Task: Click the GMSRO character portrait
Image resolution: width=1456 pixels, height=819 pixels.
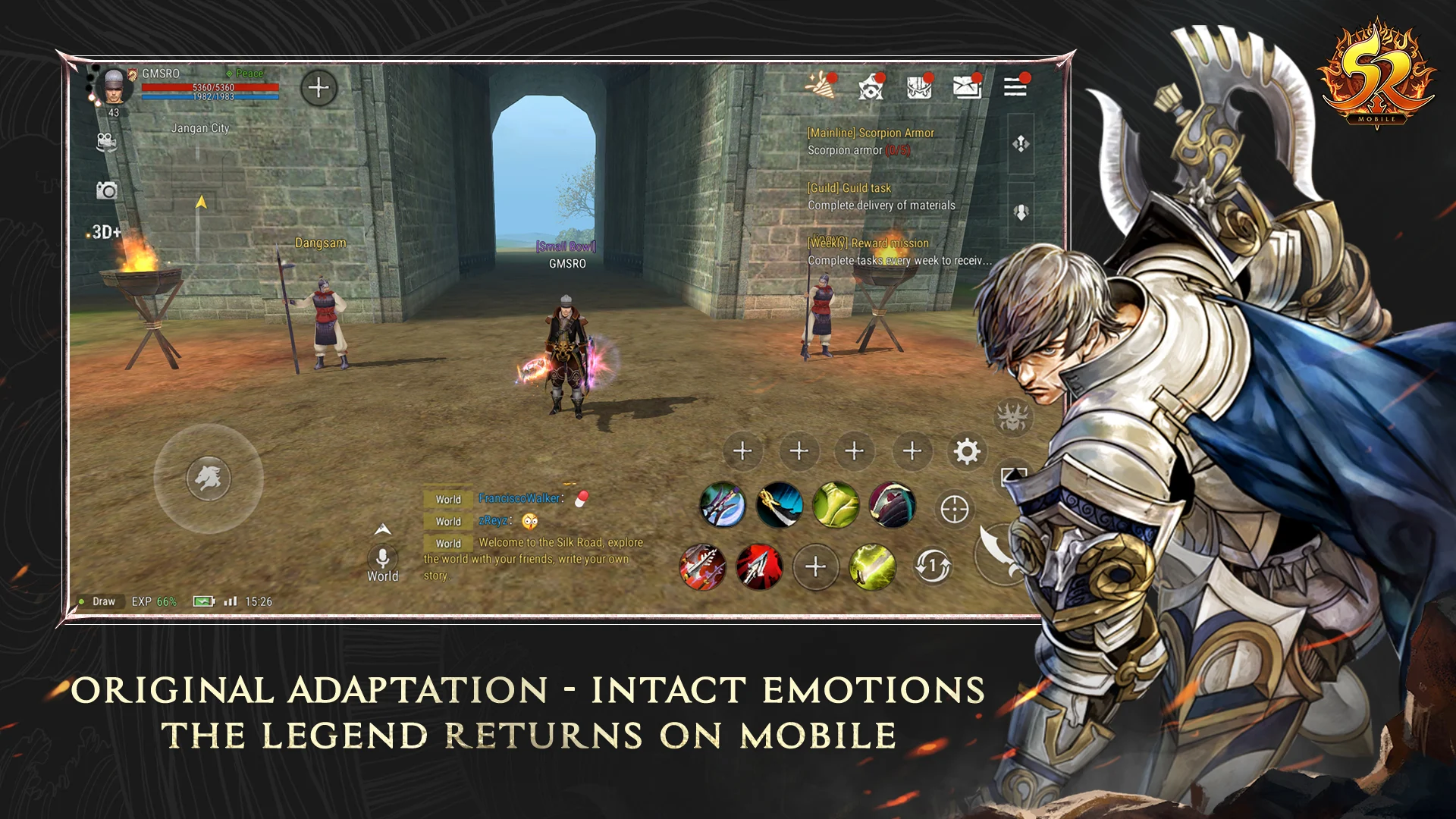Action: 114,87
